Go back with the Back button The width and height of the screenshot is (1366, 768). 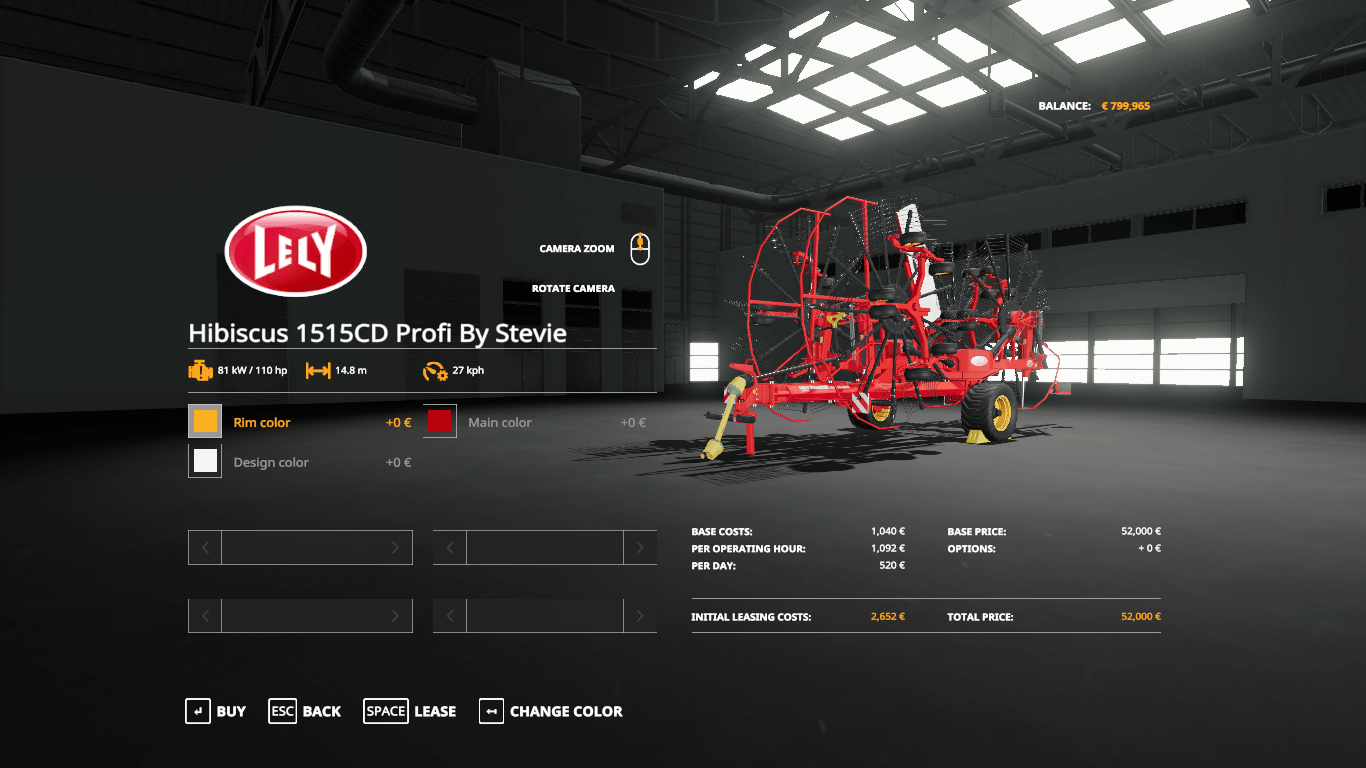(x=305, y=711)
